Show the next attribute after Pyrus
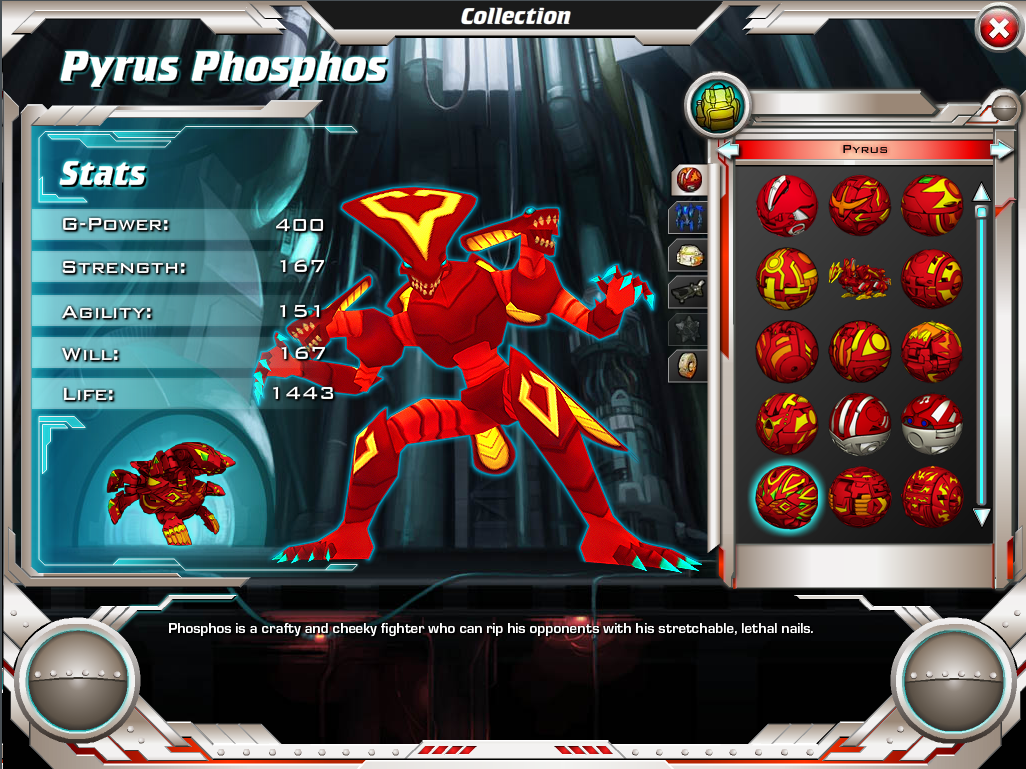 tap(1000, 150)
